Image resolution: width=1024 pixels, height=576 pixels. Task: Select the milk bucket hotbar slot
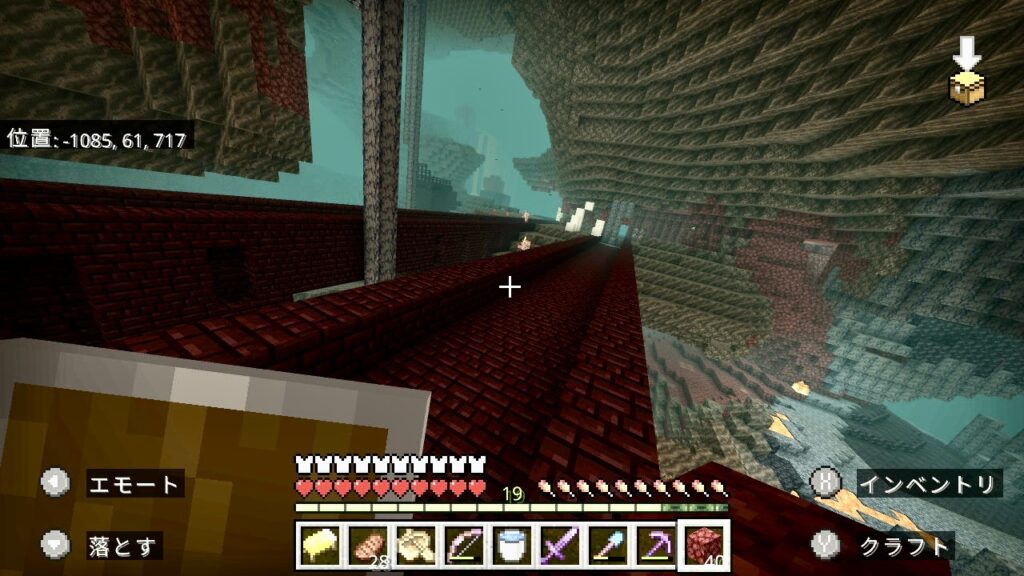(x=512, y=545)
